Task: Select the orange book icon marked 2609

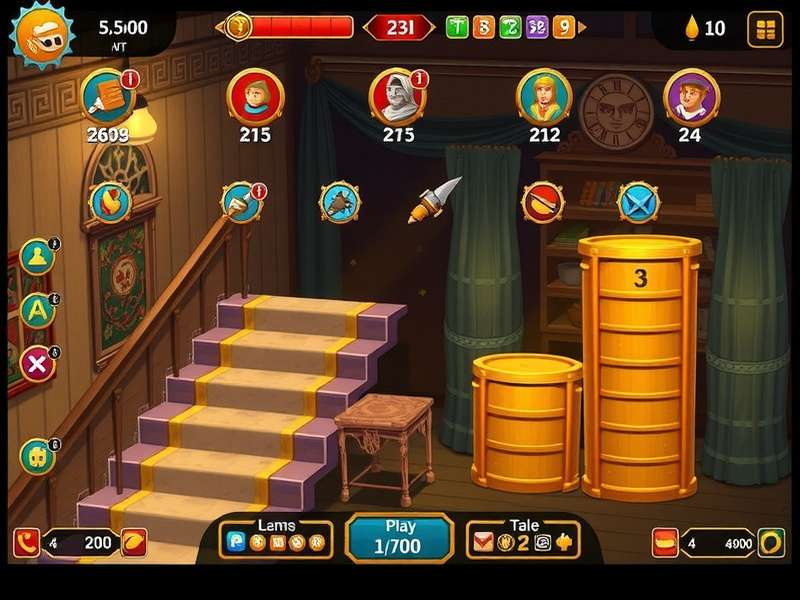Action: (x=107, y=96)
